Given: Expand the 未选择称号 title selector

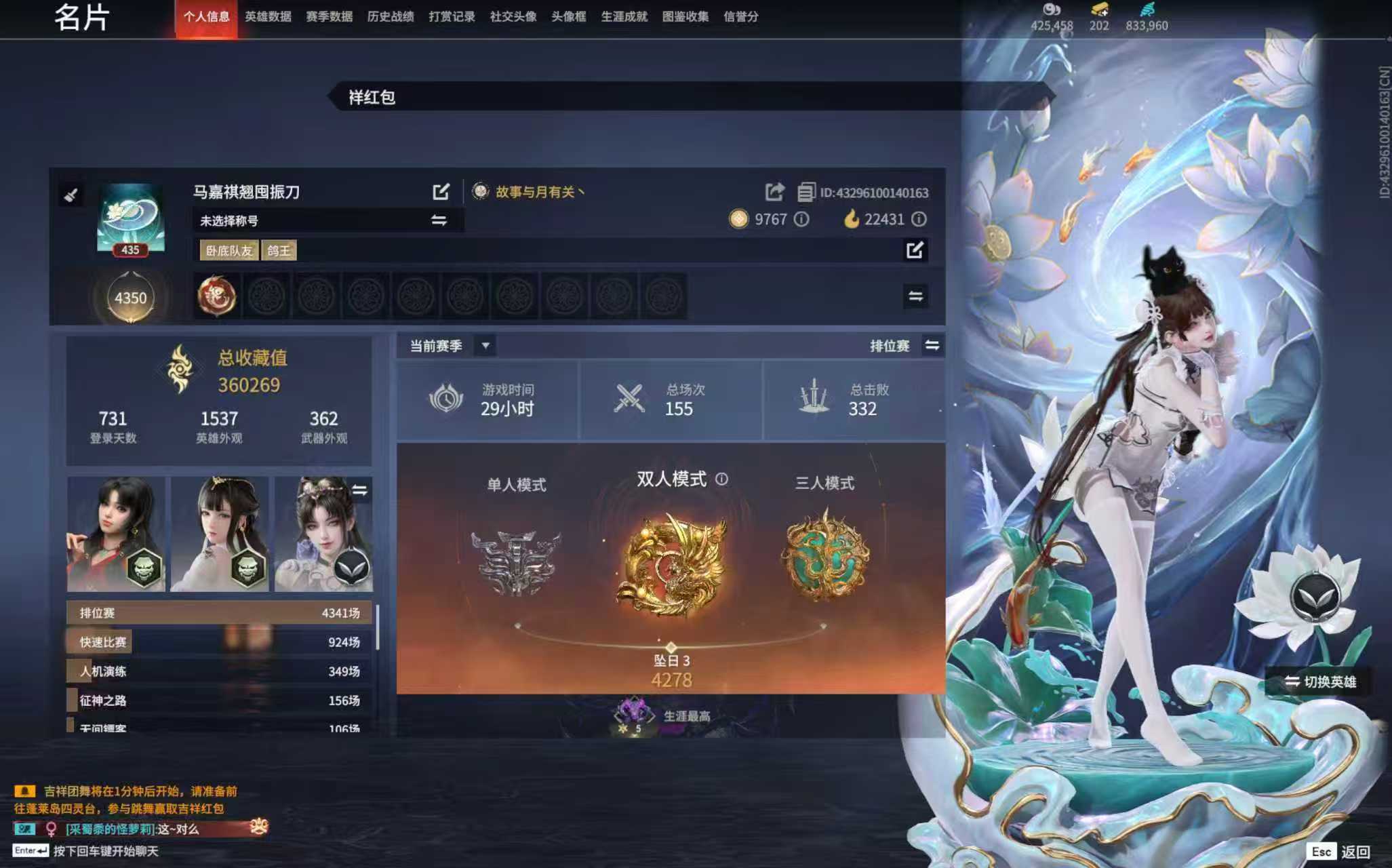Looking at the screenshot, I should (x=437, y=220).
